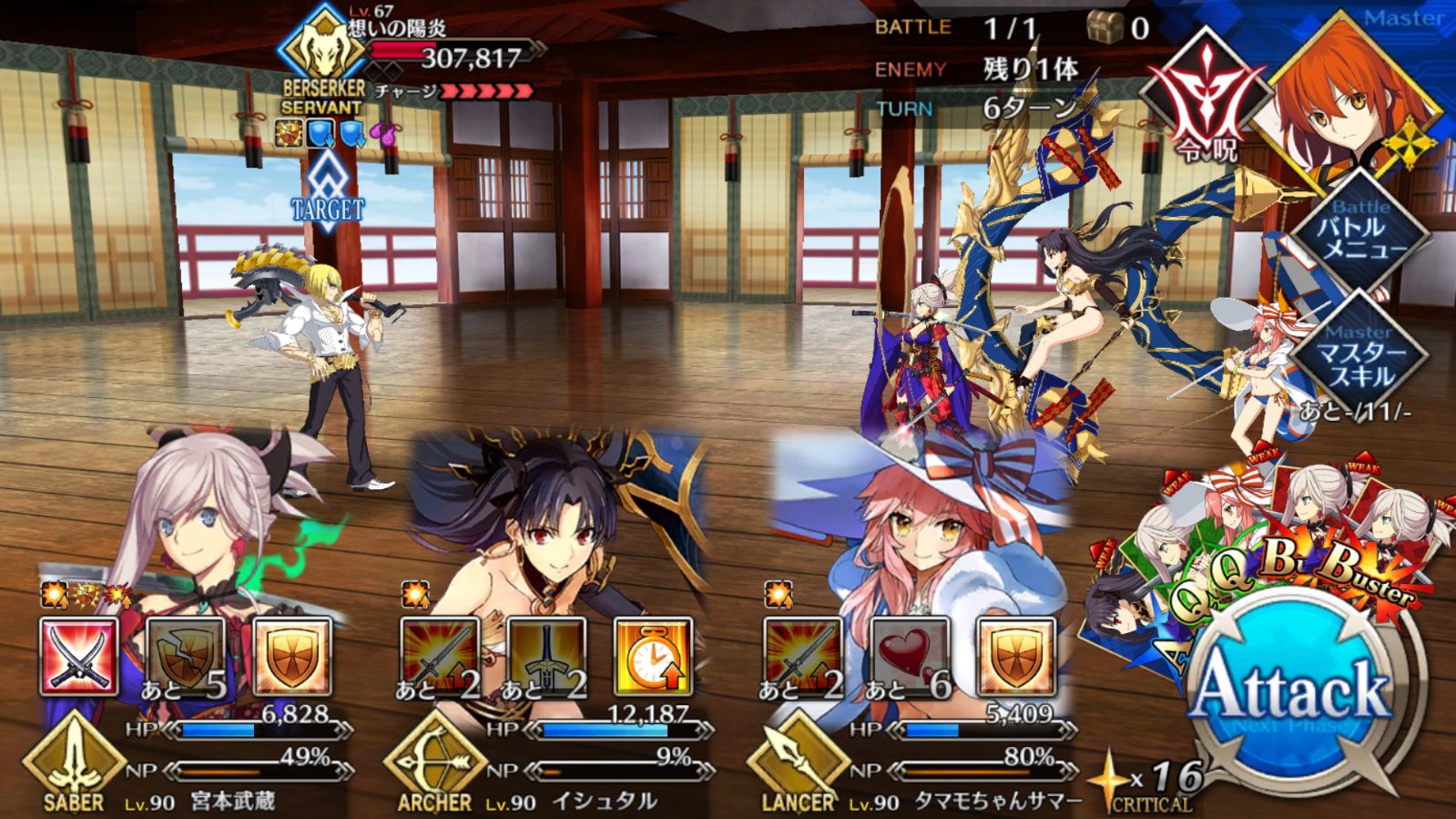1456x819 pixels.
Task: Activate Ishtar's clock charge skill
Action: coord(653,656)
